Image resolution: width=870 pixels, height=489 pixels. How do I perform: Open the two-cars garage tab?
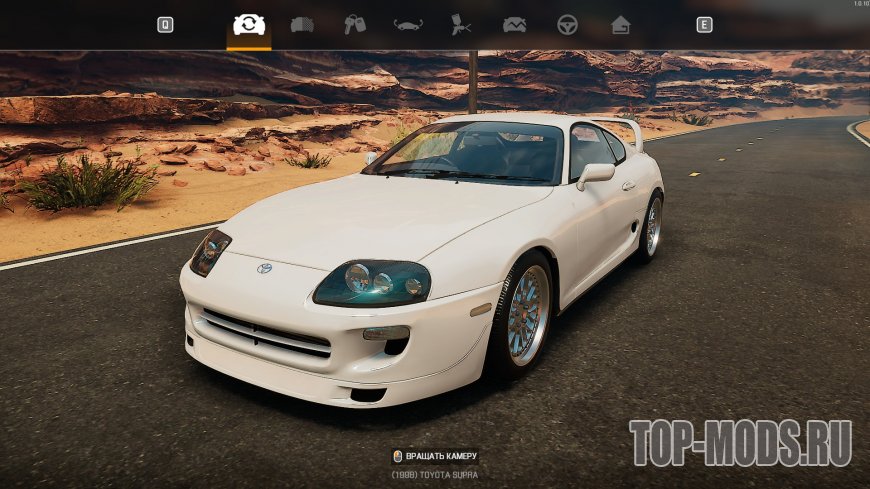[302, 25]
